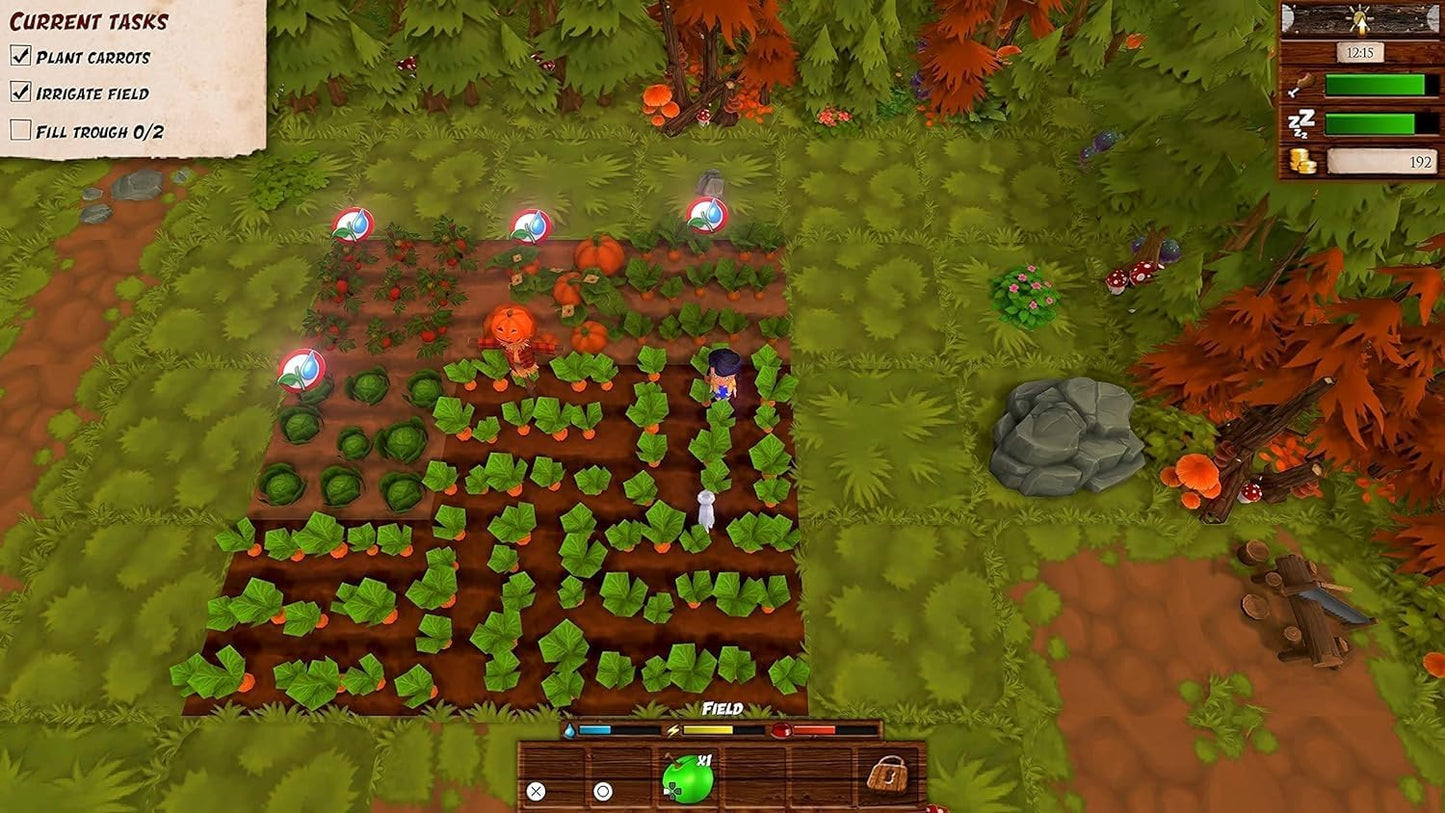1445x813 pixels.
Task: Click the water marker above the tomato plot
Action: click(352, 225)
